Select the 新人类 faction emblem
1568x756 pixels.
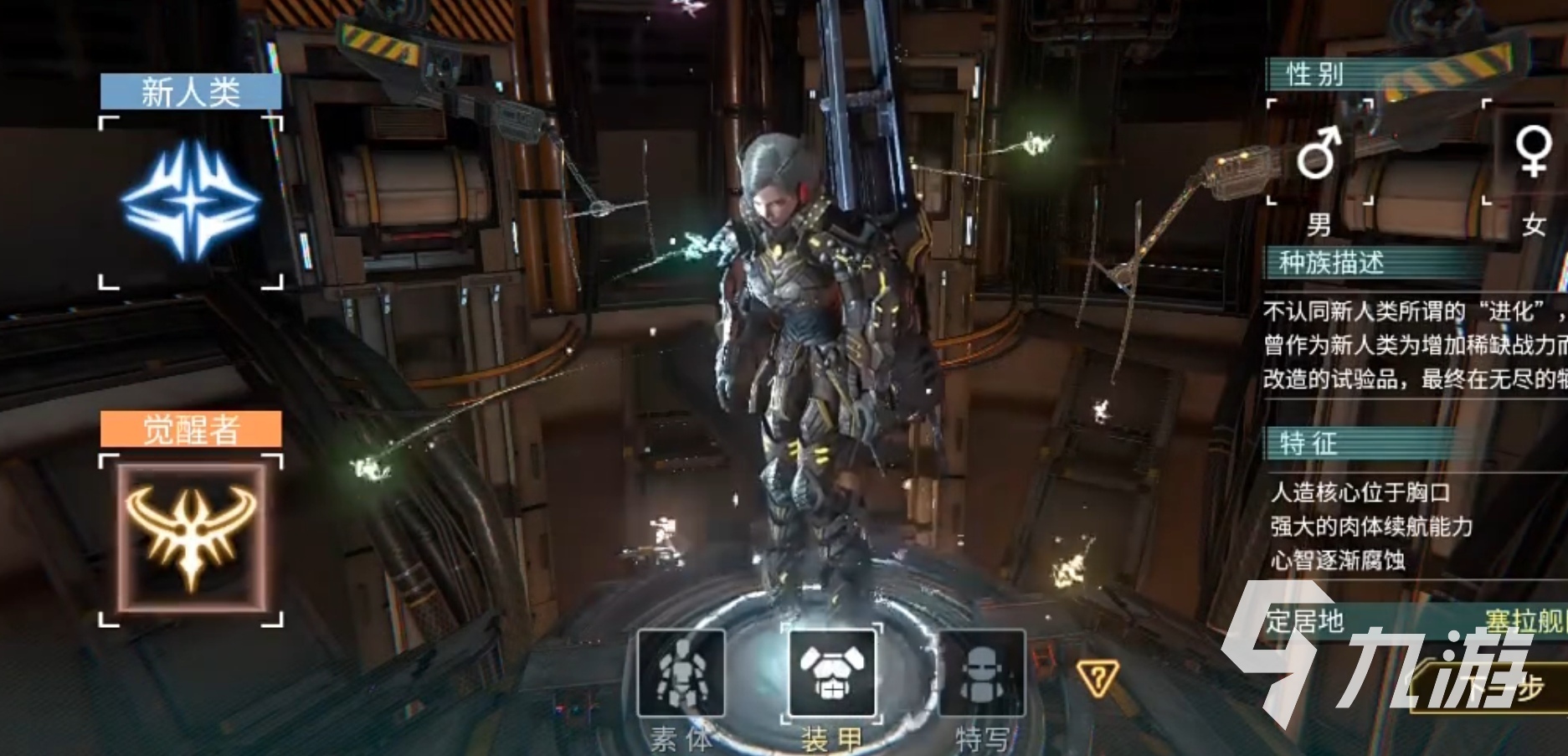pos(191,203)
